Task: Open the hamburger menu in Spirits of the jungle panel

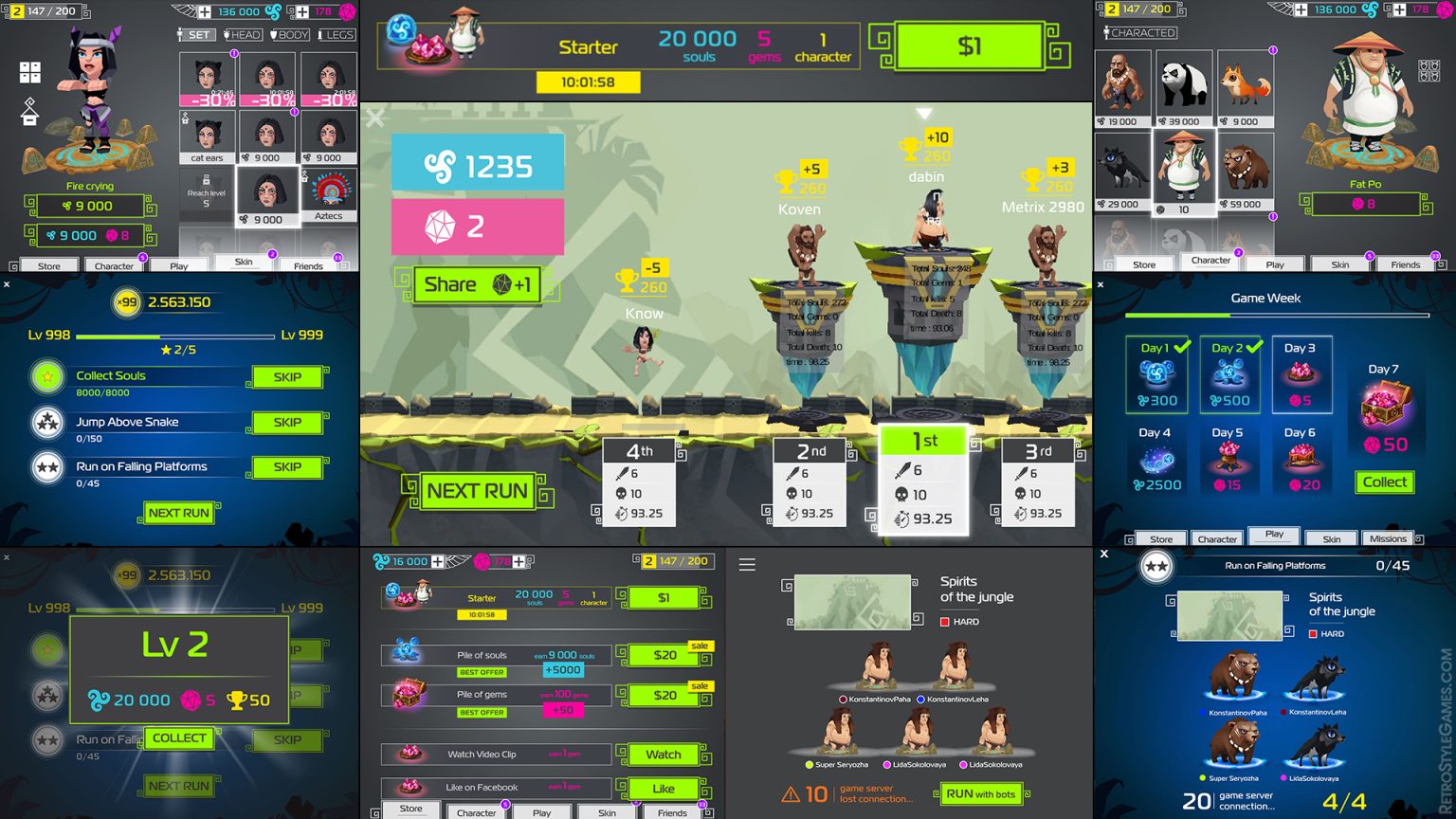Action: point(748,563)
